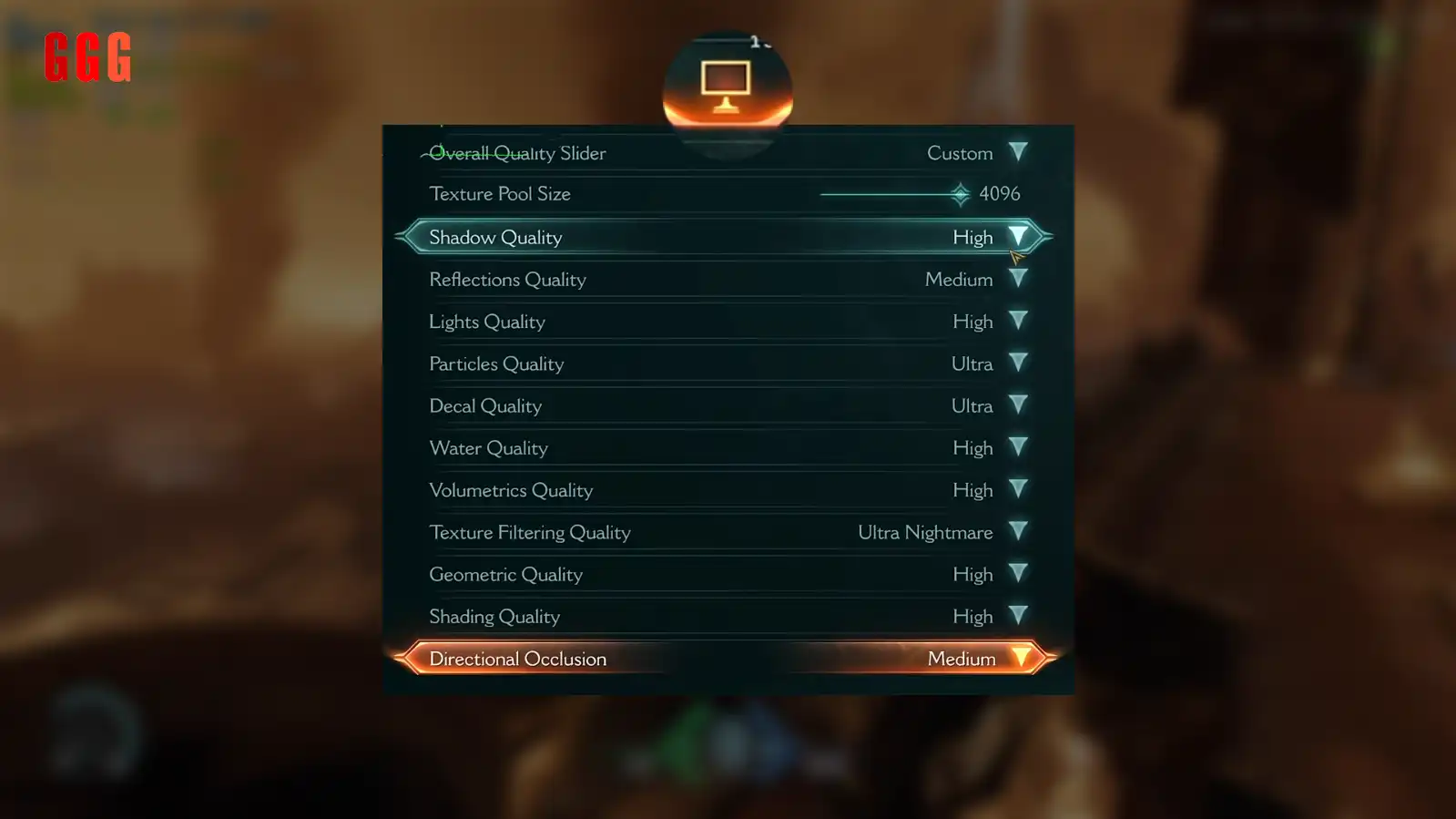Expand the Lights Quality dropdown
Screen dimensions: 1456x819
[x=1017, y=322]
